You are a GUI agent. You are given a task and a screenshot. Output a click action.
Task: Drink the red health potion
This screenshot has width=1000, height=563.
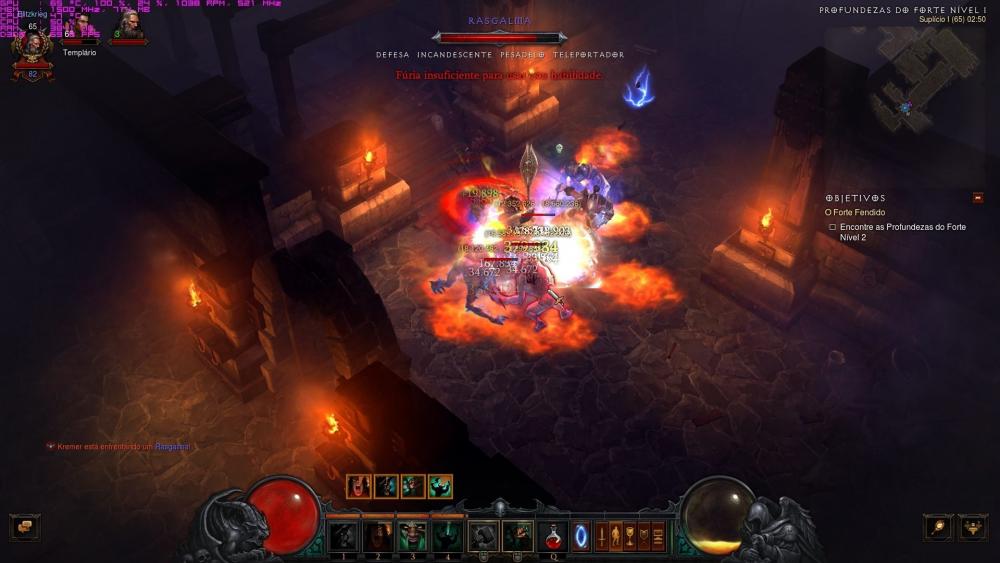[x=553, y=536]
